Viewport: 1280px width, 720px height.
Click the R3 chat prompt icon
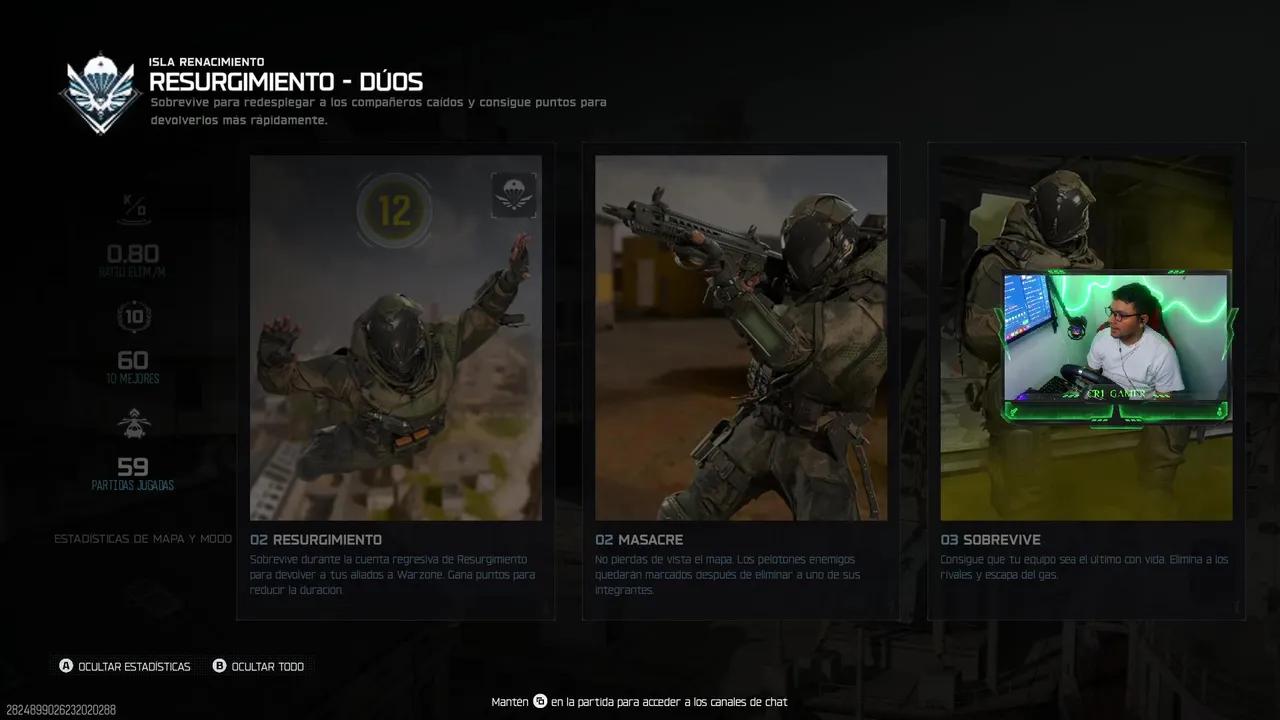(x=539, y=701)
